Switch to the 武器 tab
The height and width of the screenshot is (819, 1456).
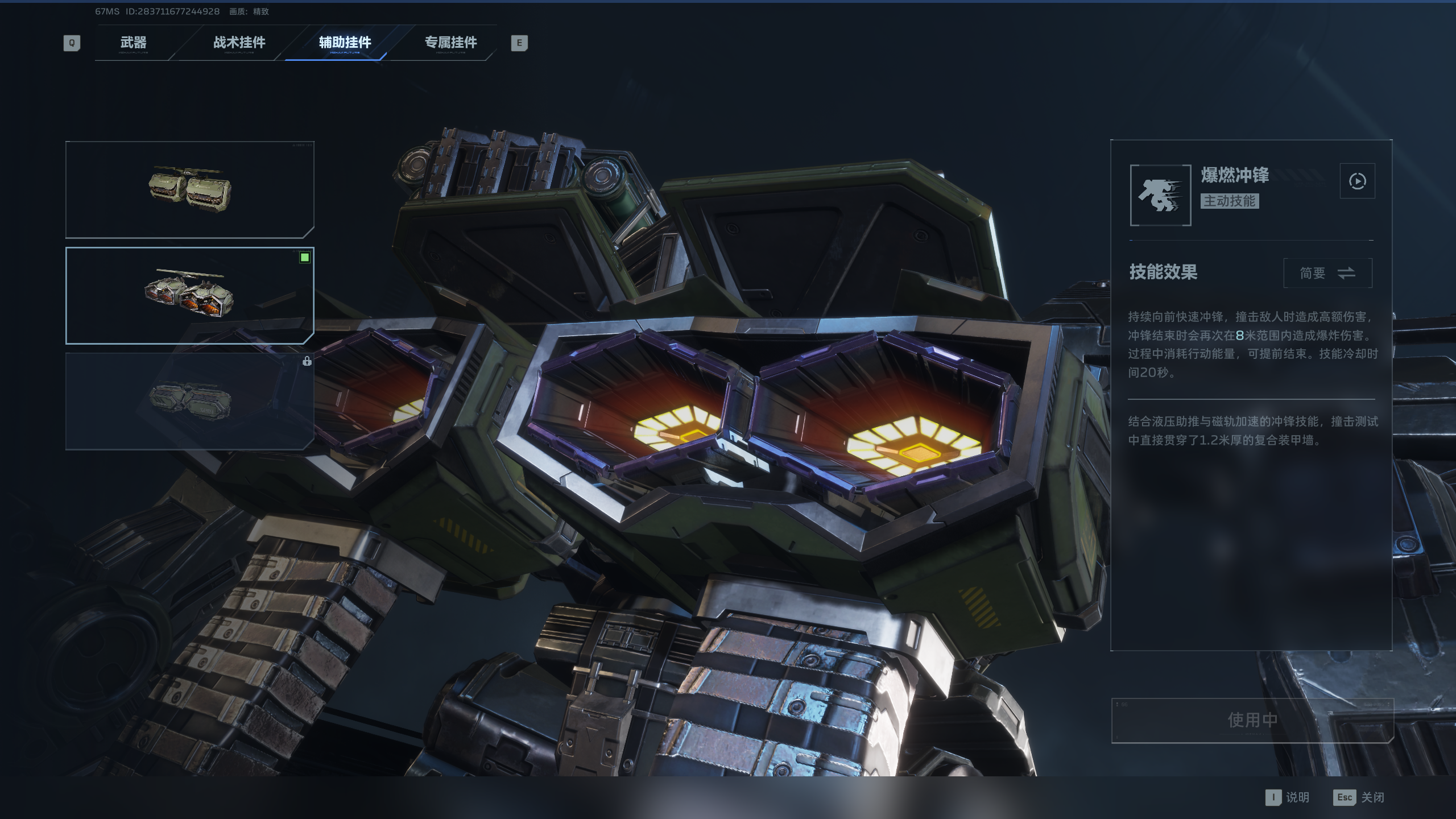point(133,43)
